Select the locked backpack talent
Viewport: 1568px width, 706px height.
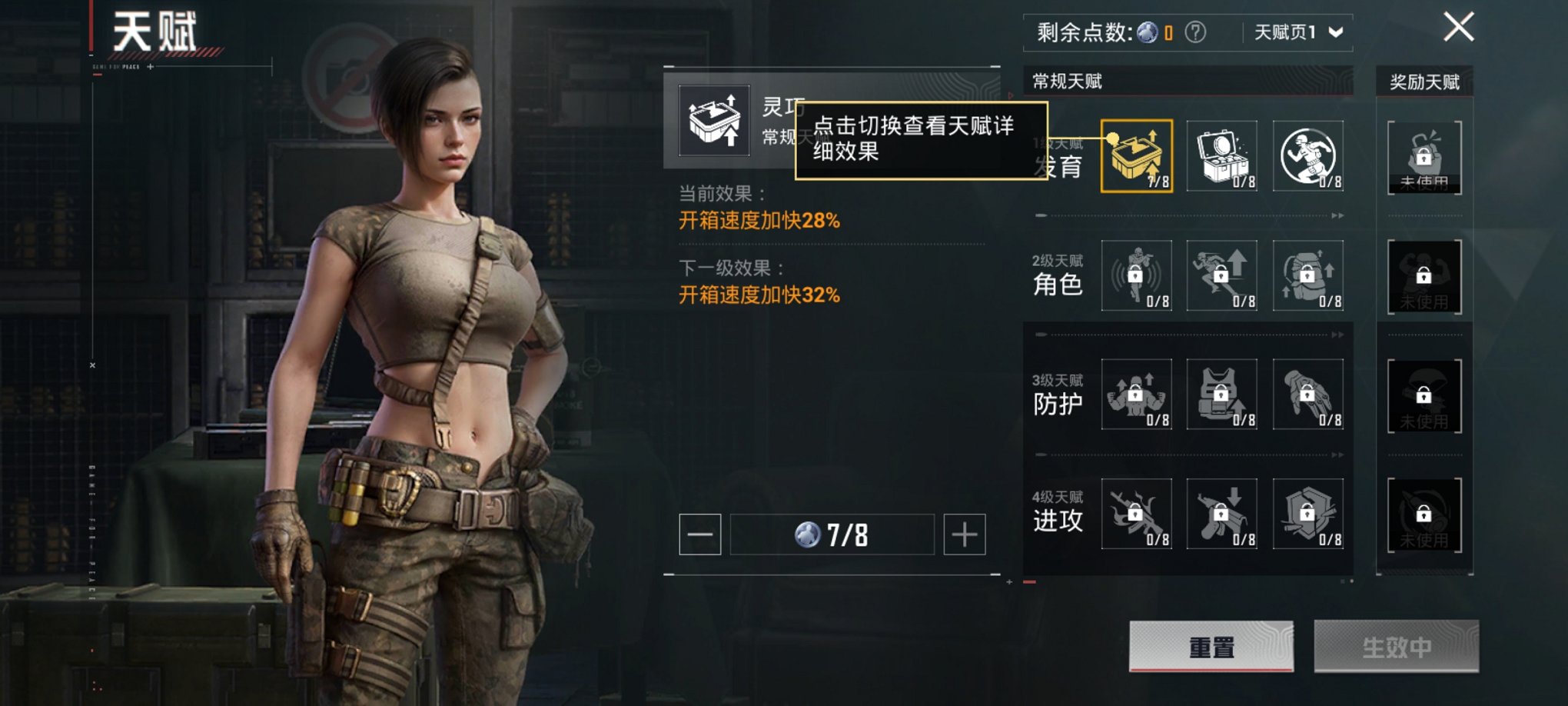pyautogui.click(x=1307, y=275)
